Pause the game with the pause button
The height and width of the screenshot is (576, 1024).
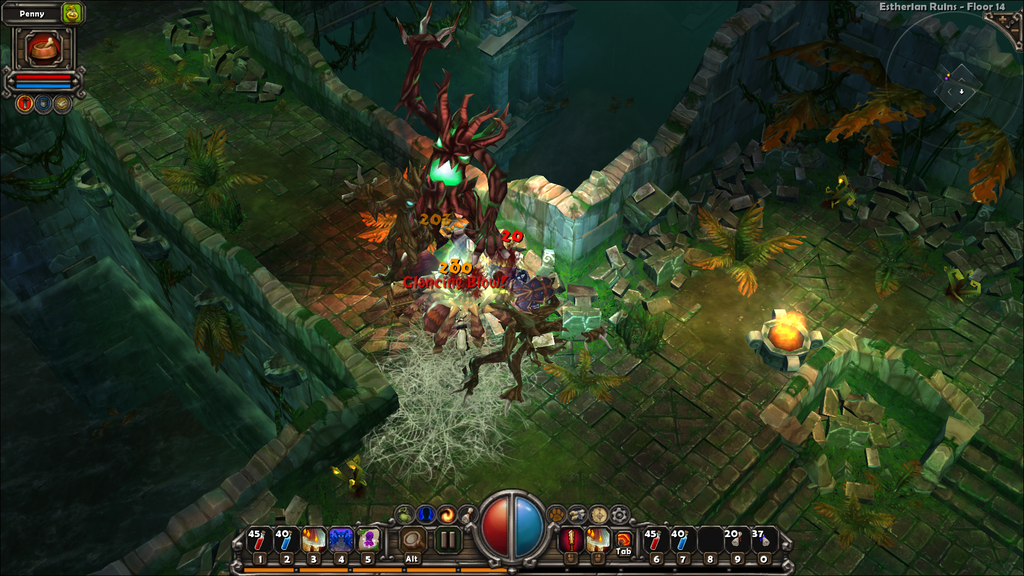pos(447,541)
